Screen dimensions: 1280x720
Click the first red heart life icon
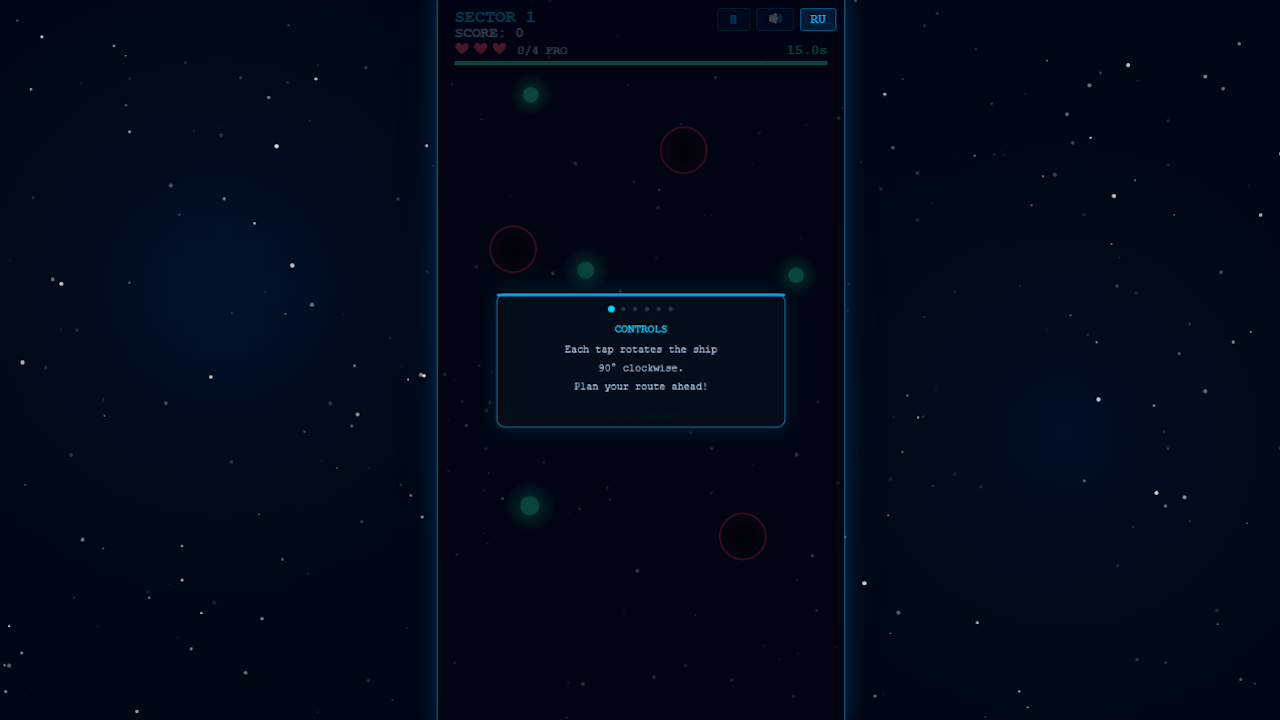[x=462, y=47]
